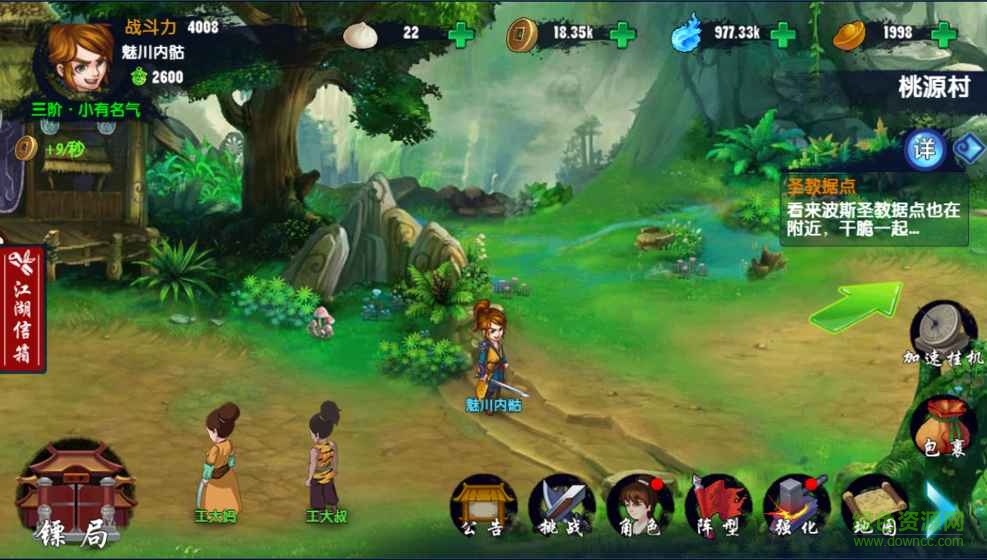Open the 挑战 challenge menu

[x=561, y=505]
